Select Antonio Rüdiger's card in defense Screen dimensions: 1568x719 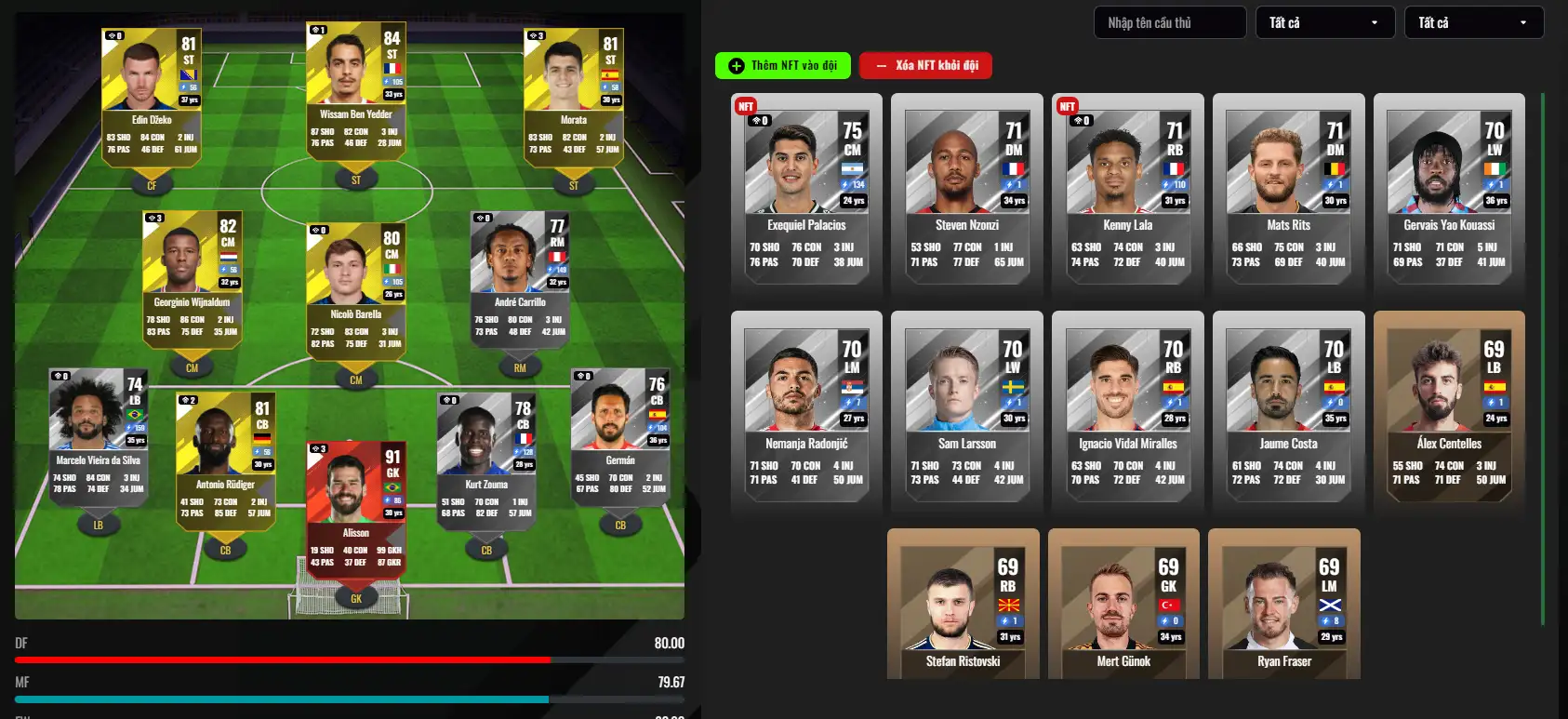(225, 460)
